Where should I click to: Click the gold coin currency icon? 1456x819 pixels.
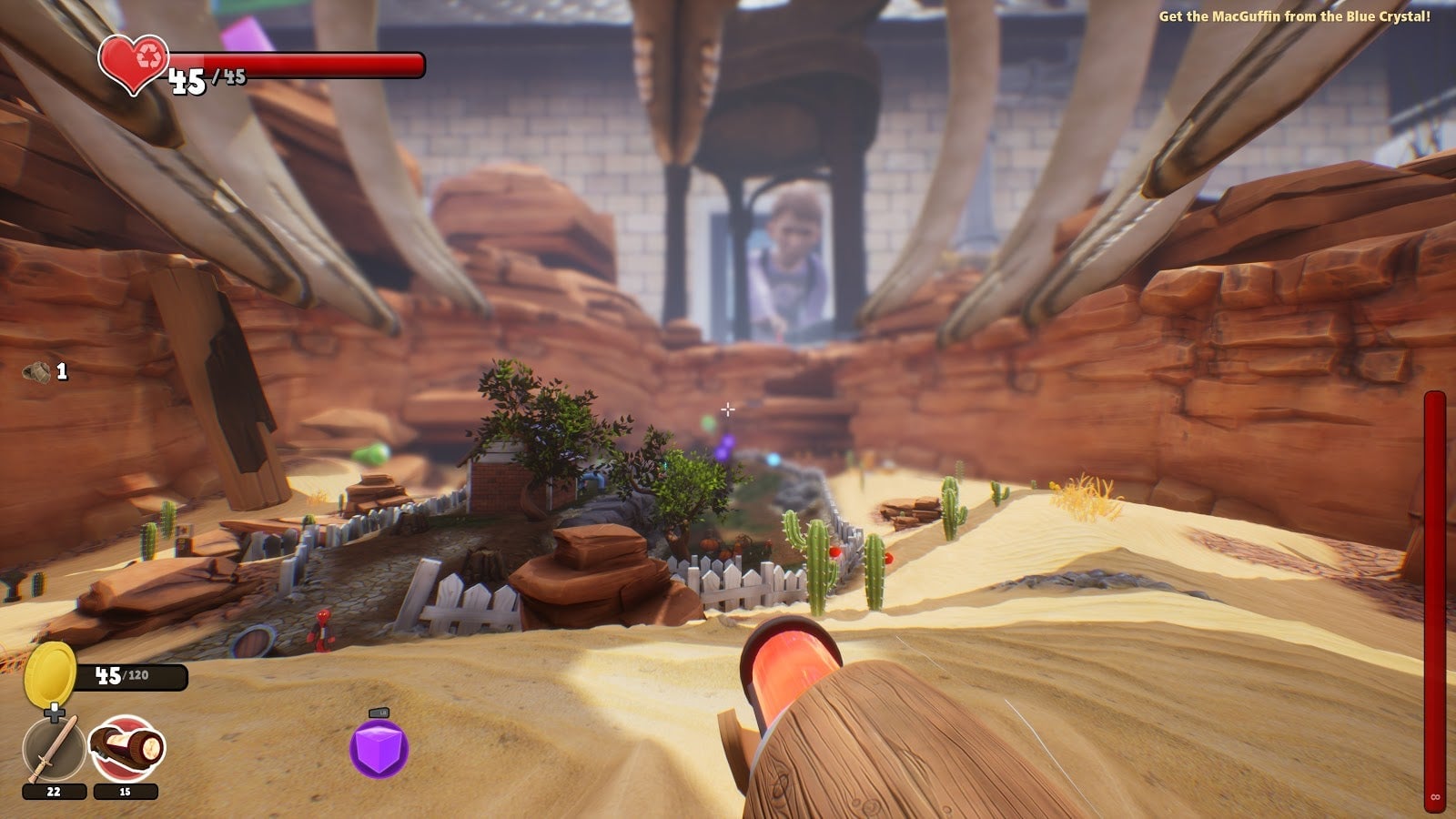point(50,673)
